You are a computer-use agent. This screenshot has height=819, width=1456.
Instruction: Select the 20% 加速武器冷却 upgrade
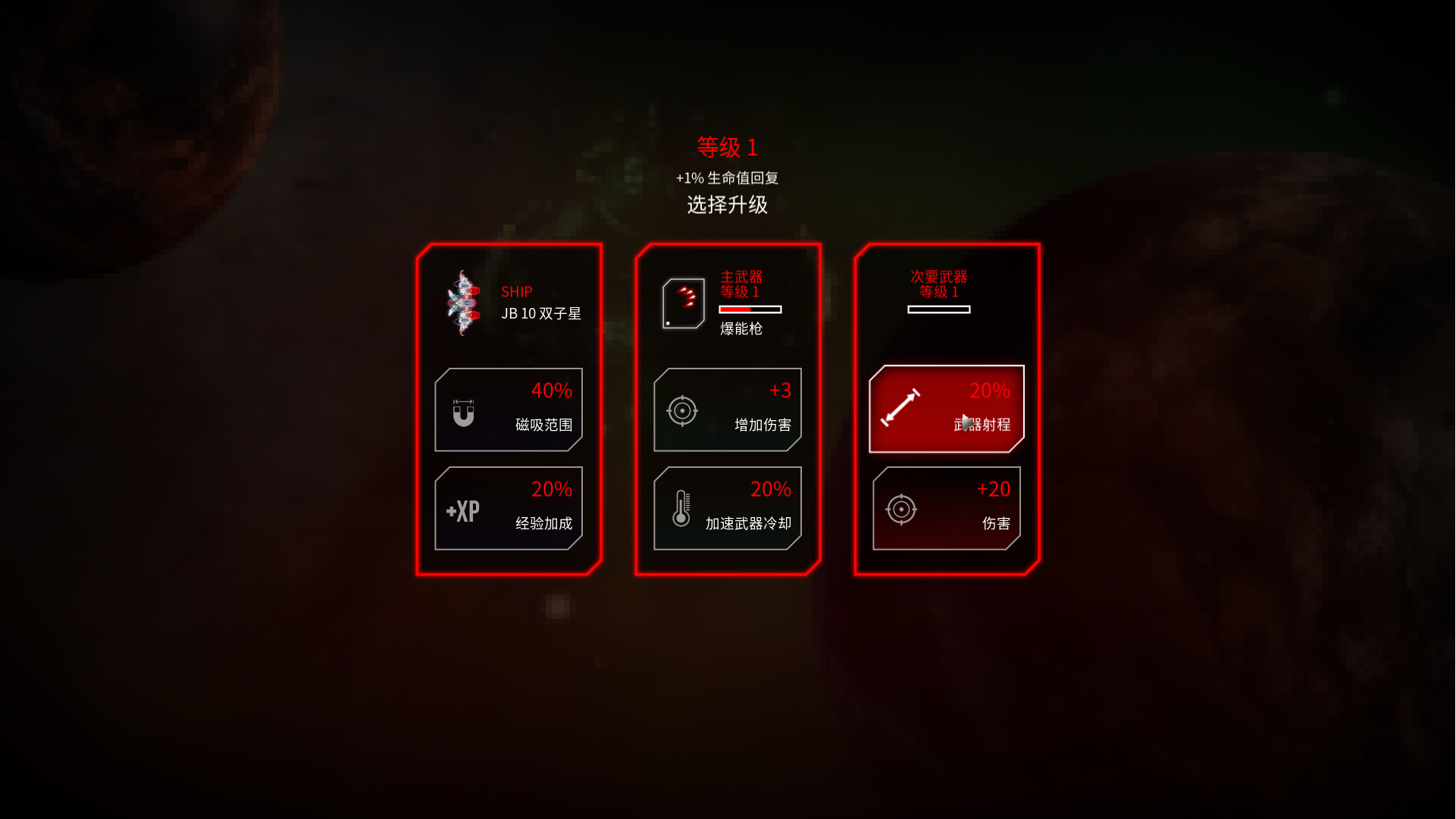coord(727,507)
